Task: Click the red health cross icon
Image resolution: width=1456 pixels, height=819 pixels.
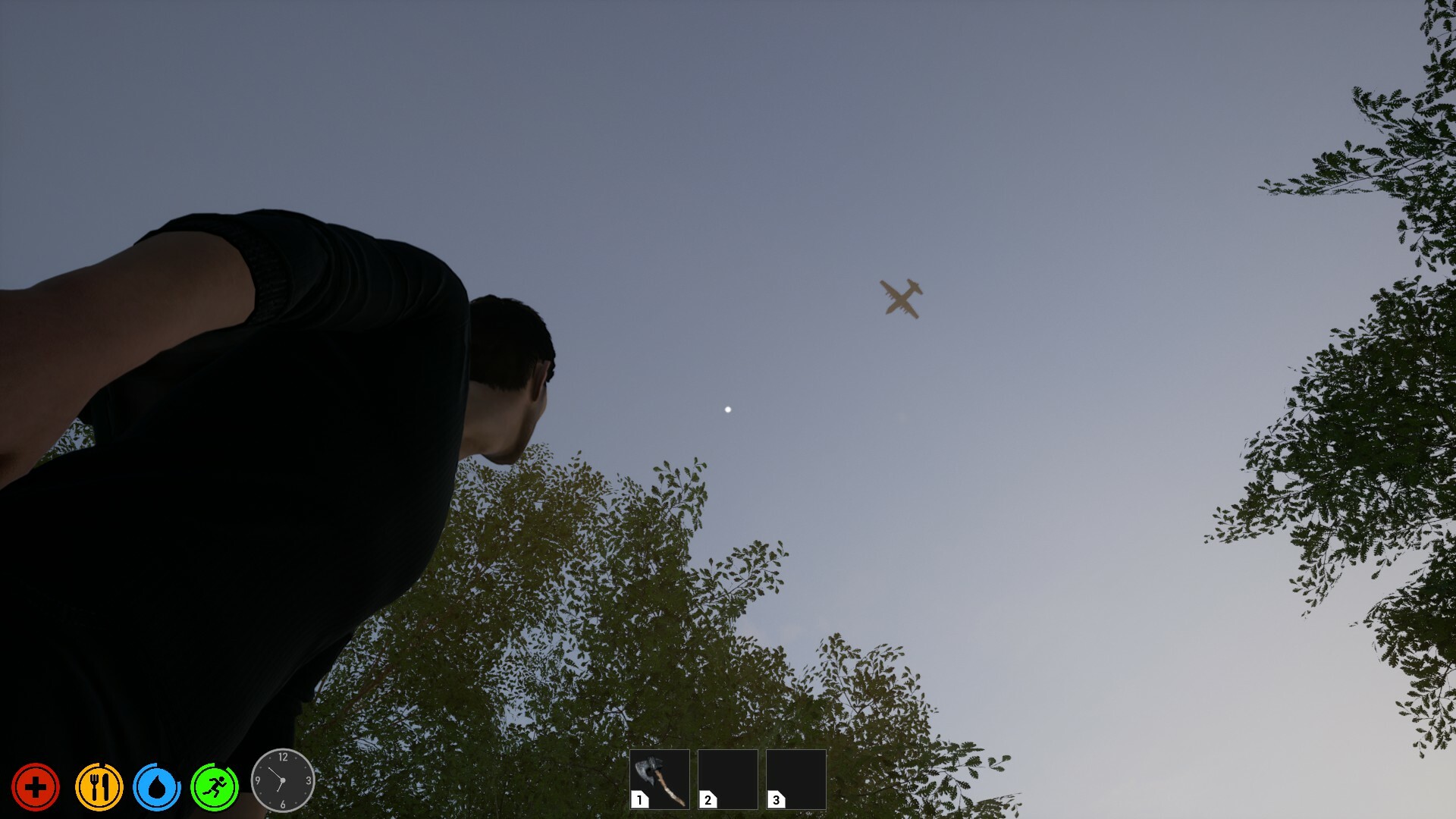Action: click(36, 787)
